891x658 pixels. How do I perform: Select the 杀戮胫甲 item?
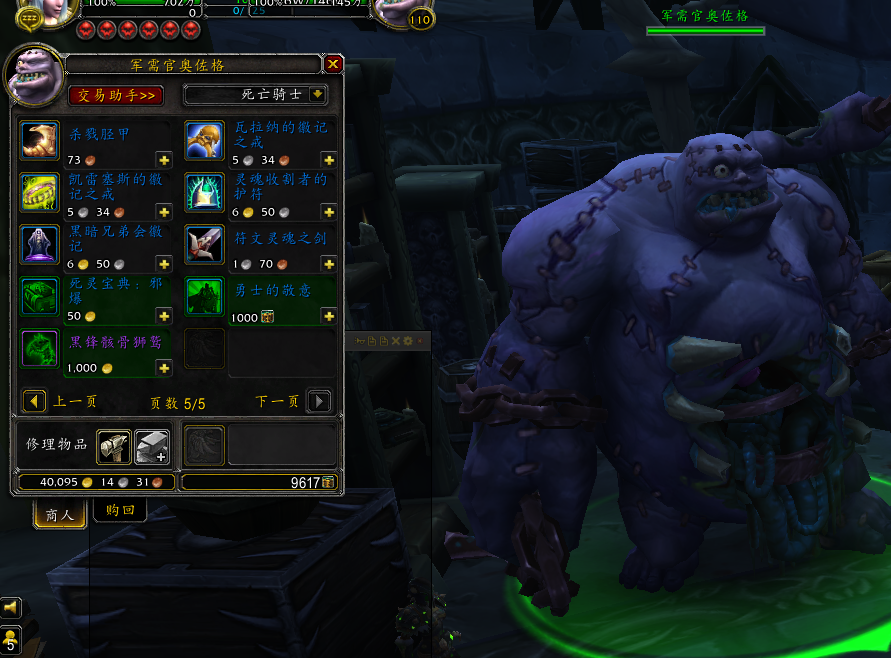coord(40,141)
